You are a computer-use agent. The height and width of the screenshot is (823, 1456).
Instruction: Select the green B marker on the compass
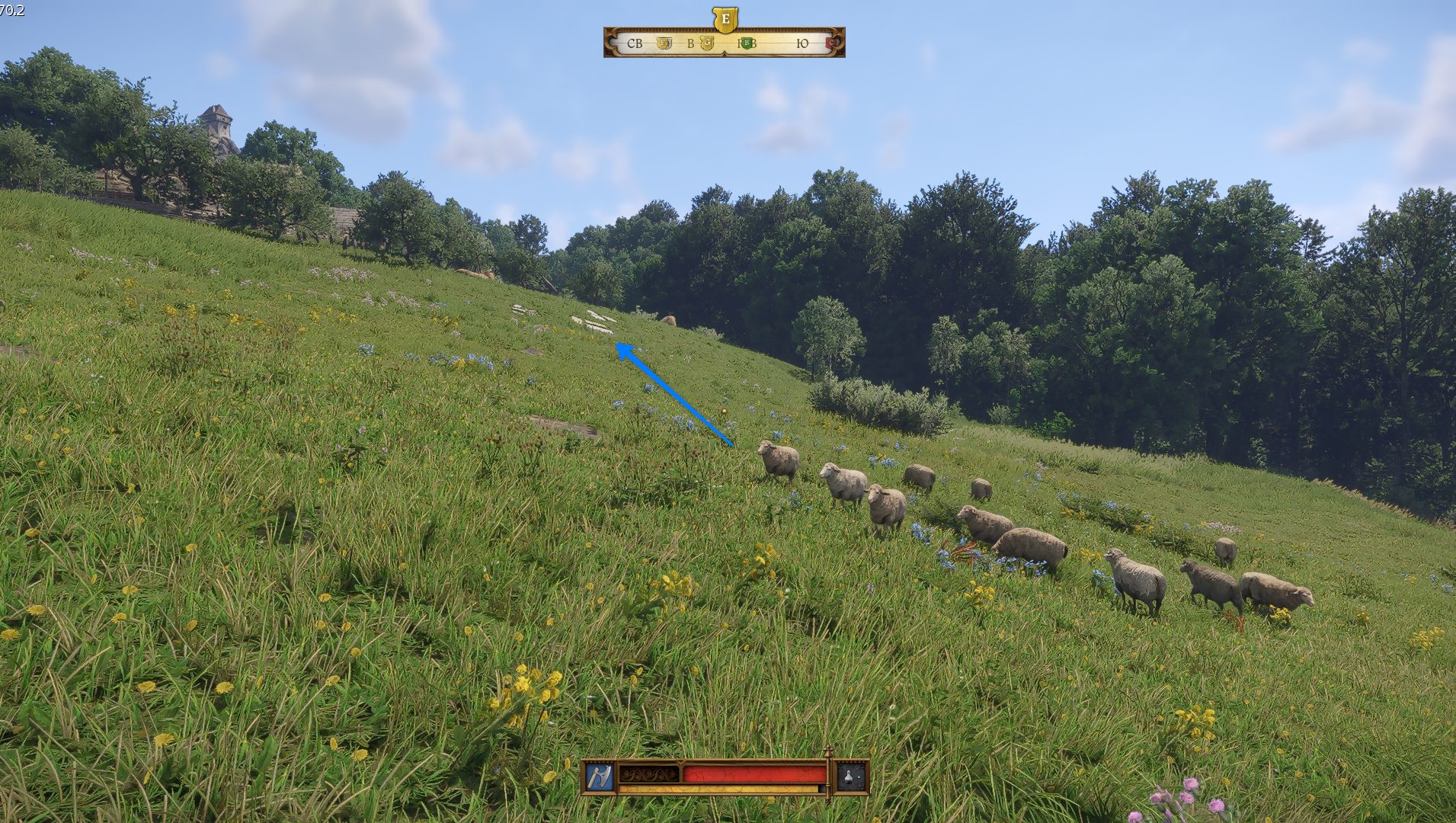pyautogui.click(x=747, y=43)
